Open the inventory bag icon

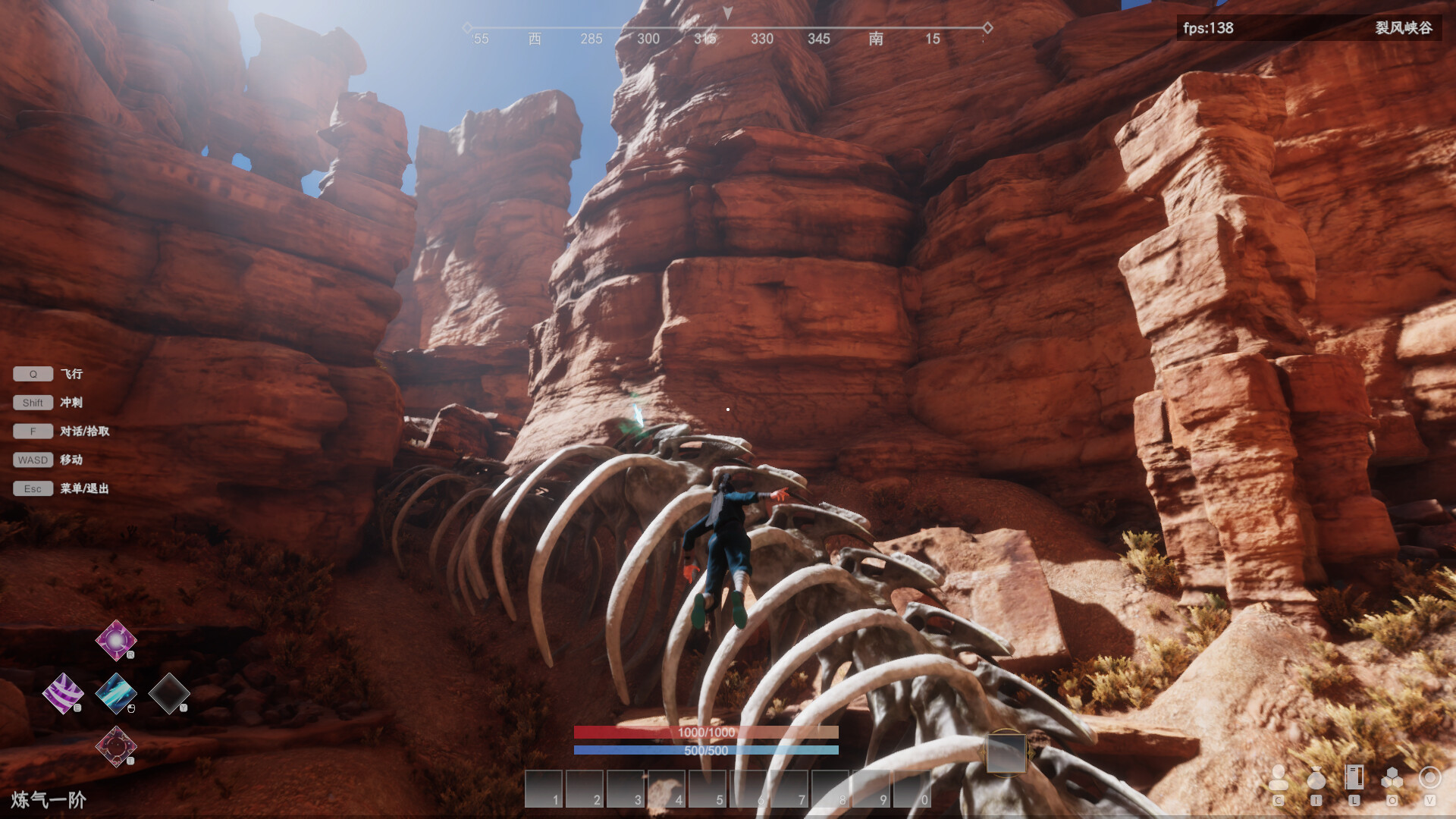coord(1316,778)
